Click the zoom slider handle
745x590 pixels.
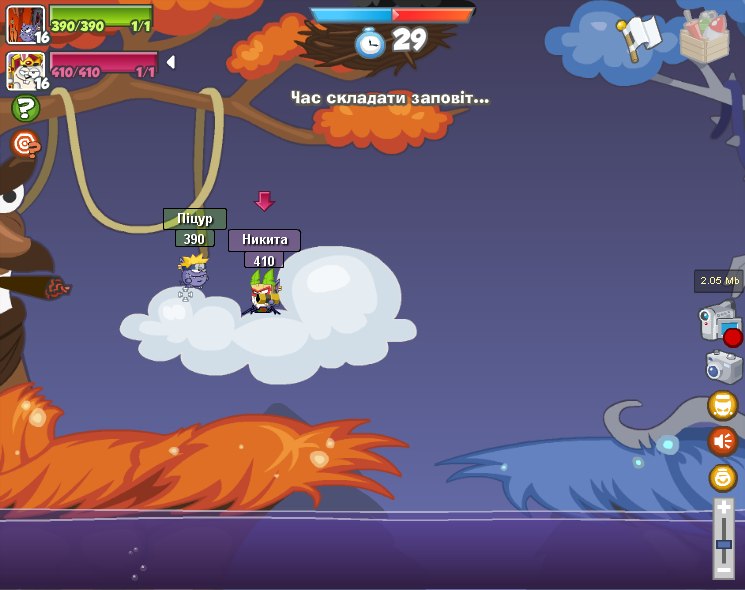click(x=724, y=545)
